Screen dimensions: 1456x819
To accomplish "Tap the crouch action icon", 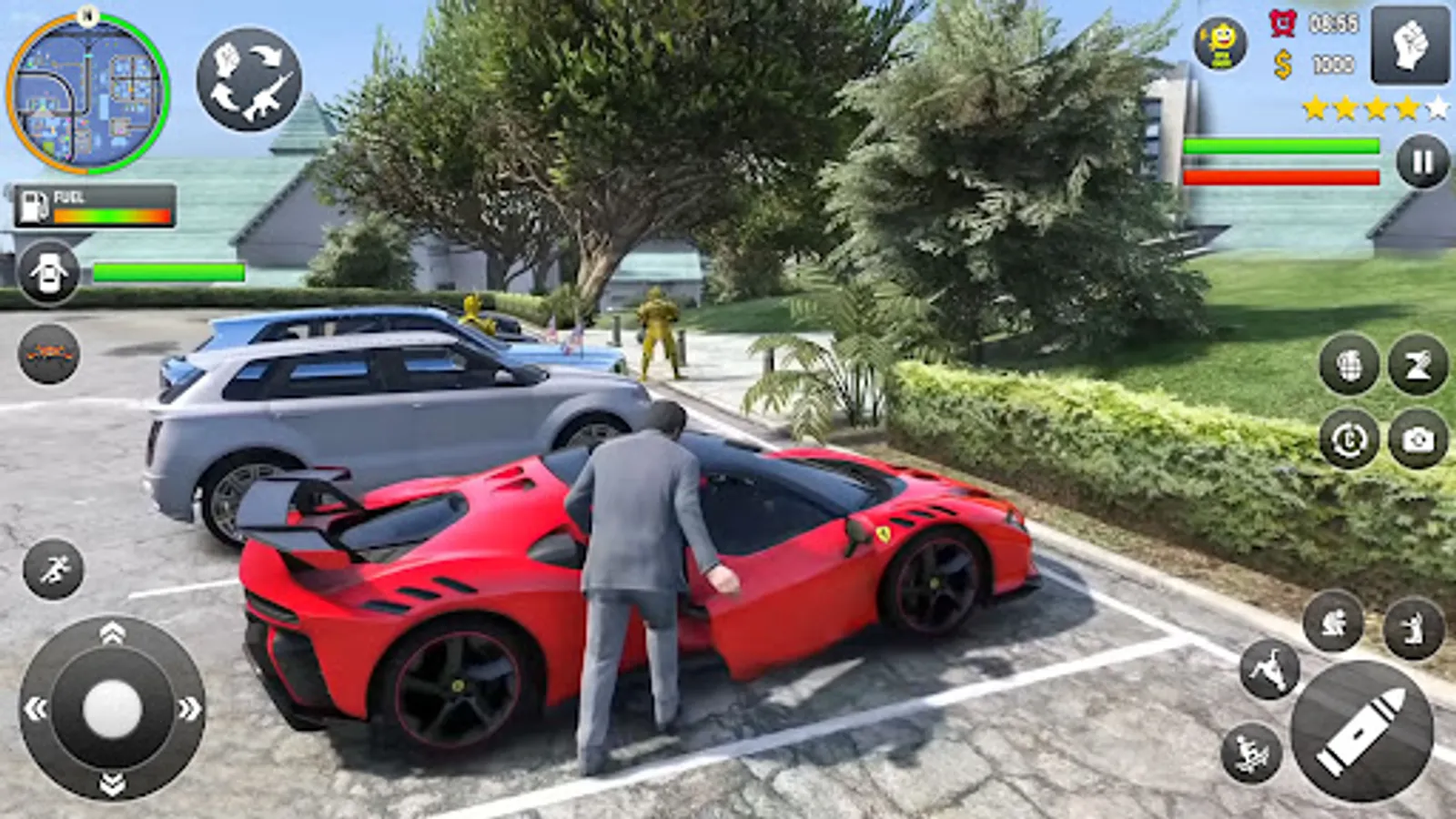I will tap(1331, 621).
